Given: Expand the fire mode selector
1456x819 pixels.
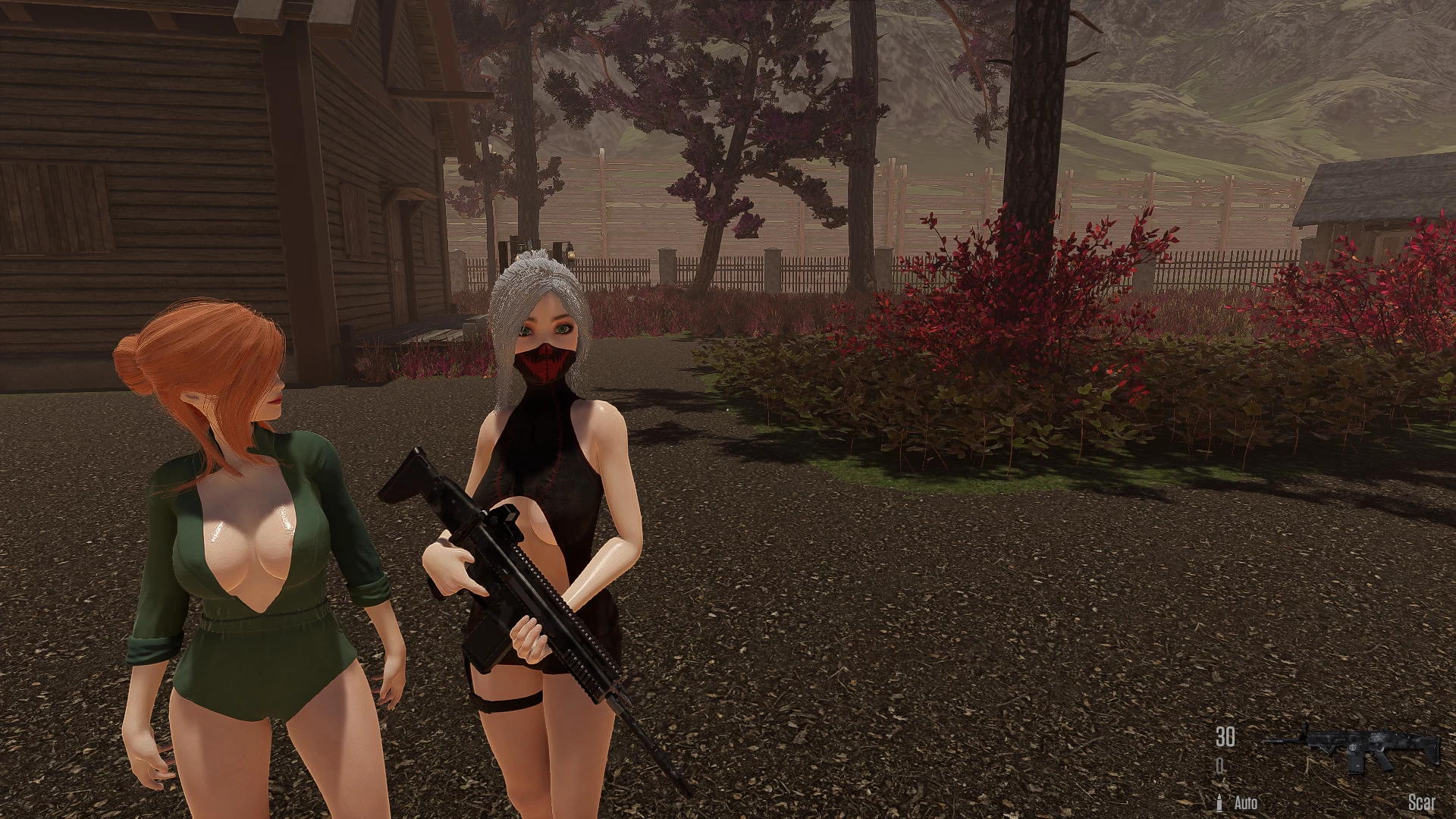Looking at the screenshot, I should [1246, 802].
